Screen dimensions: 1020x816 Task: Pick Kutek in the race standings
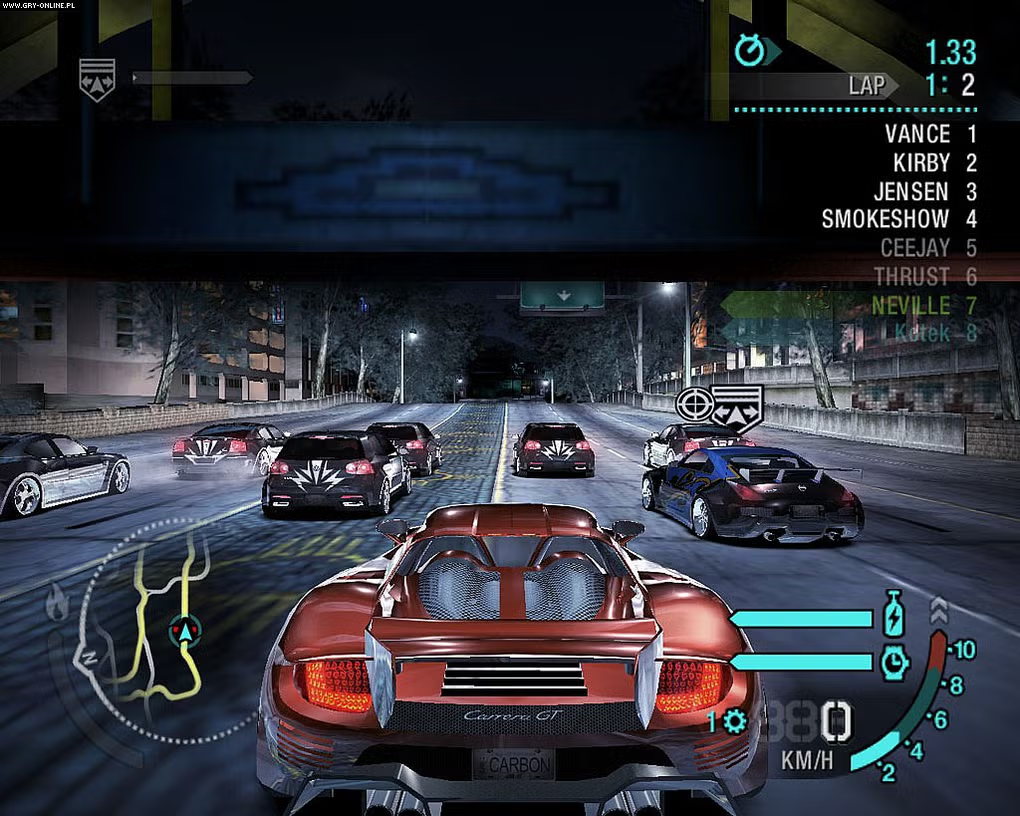click(x=922, y=333)
